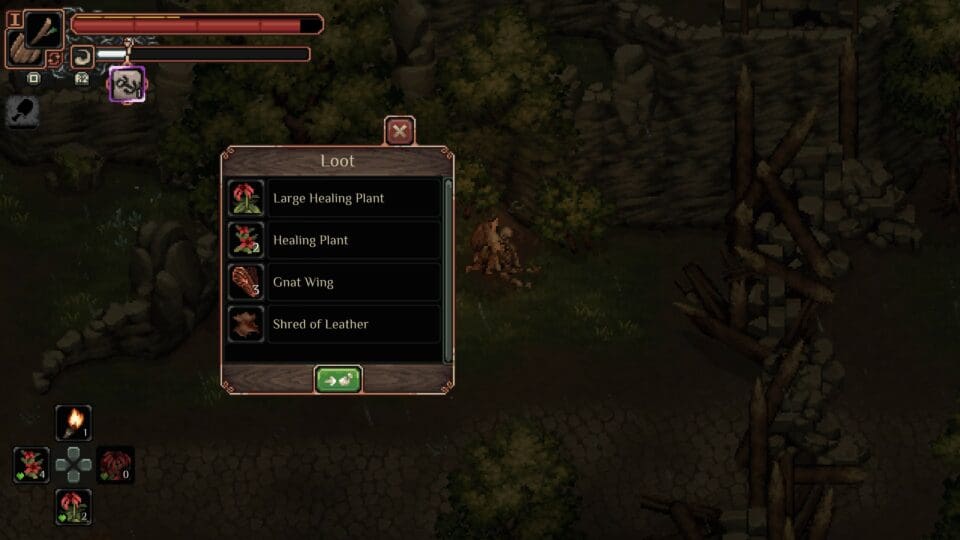The height and width of the screenshot is (540, 960).
Task: Click the green take-all button
Action: coord(338,380)
